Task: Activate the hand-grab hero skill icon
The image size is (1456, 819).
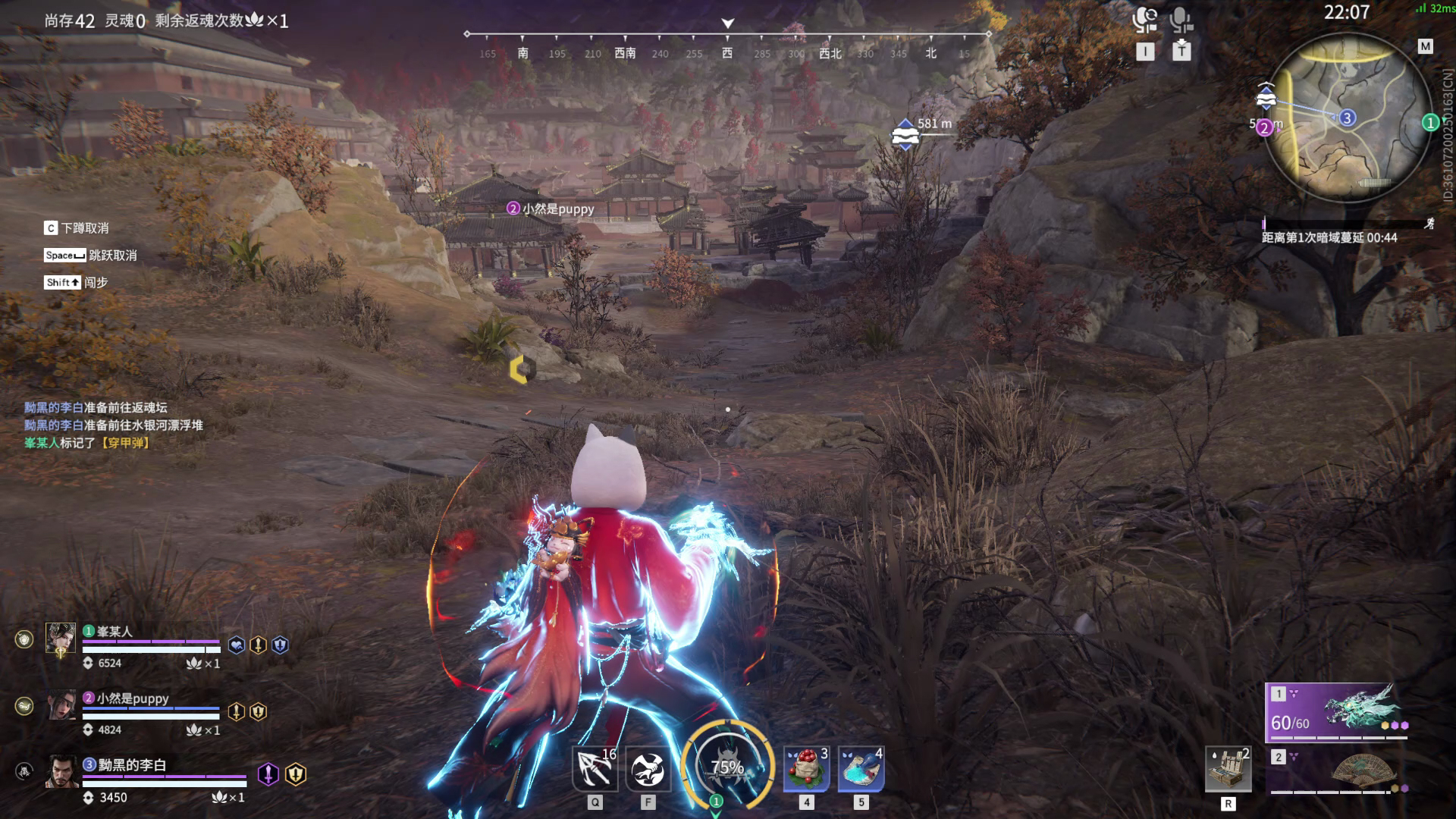Action: tap(648, 770)
